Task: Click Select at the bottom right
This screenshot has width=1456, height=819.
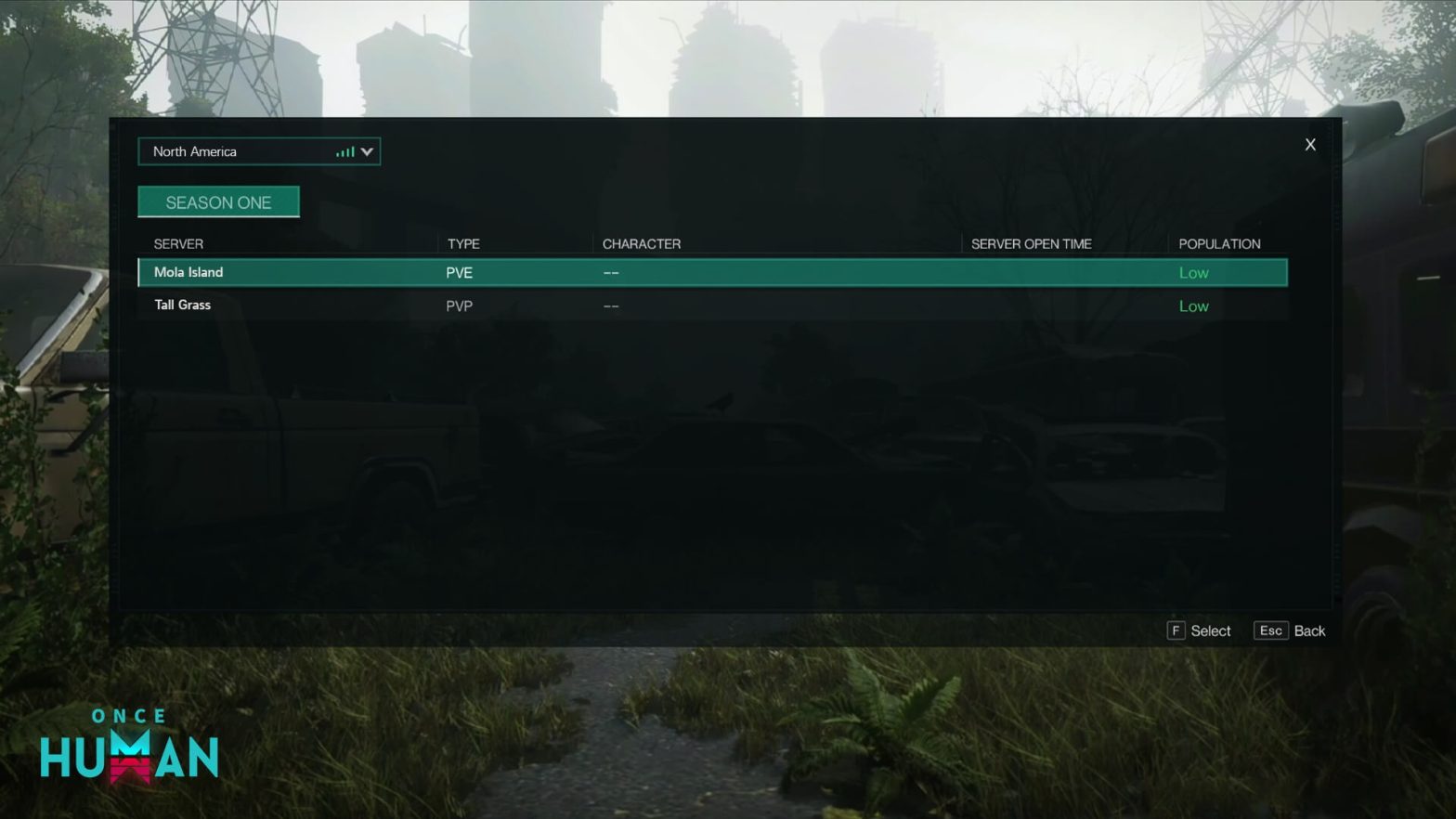Action: tap(1211, 630)
